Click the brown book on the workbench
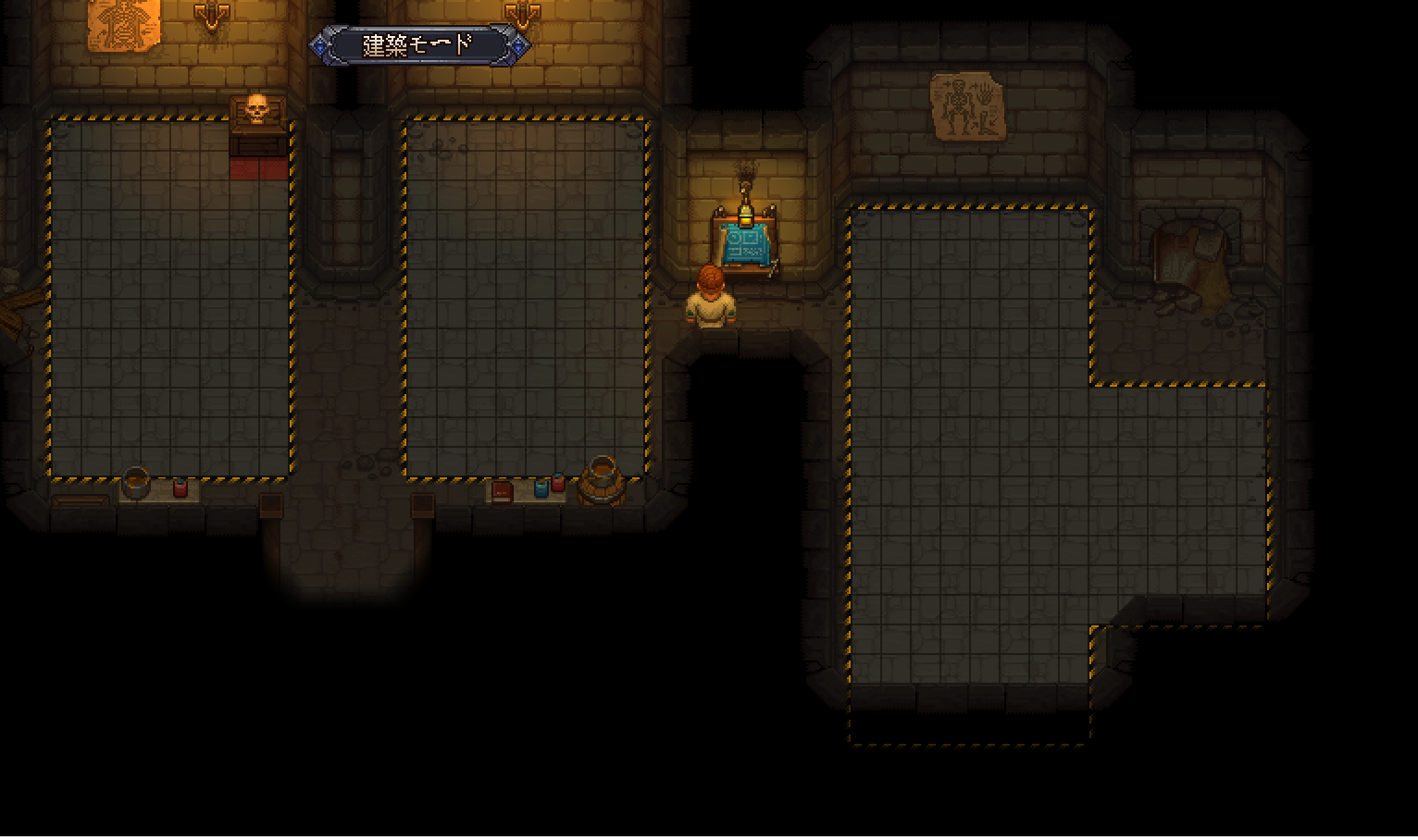The width and height of the screenshot is (1418, 840). pos(502,491)
